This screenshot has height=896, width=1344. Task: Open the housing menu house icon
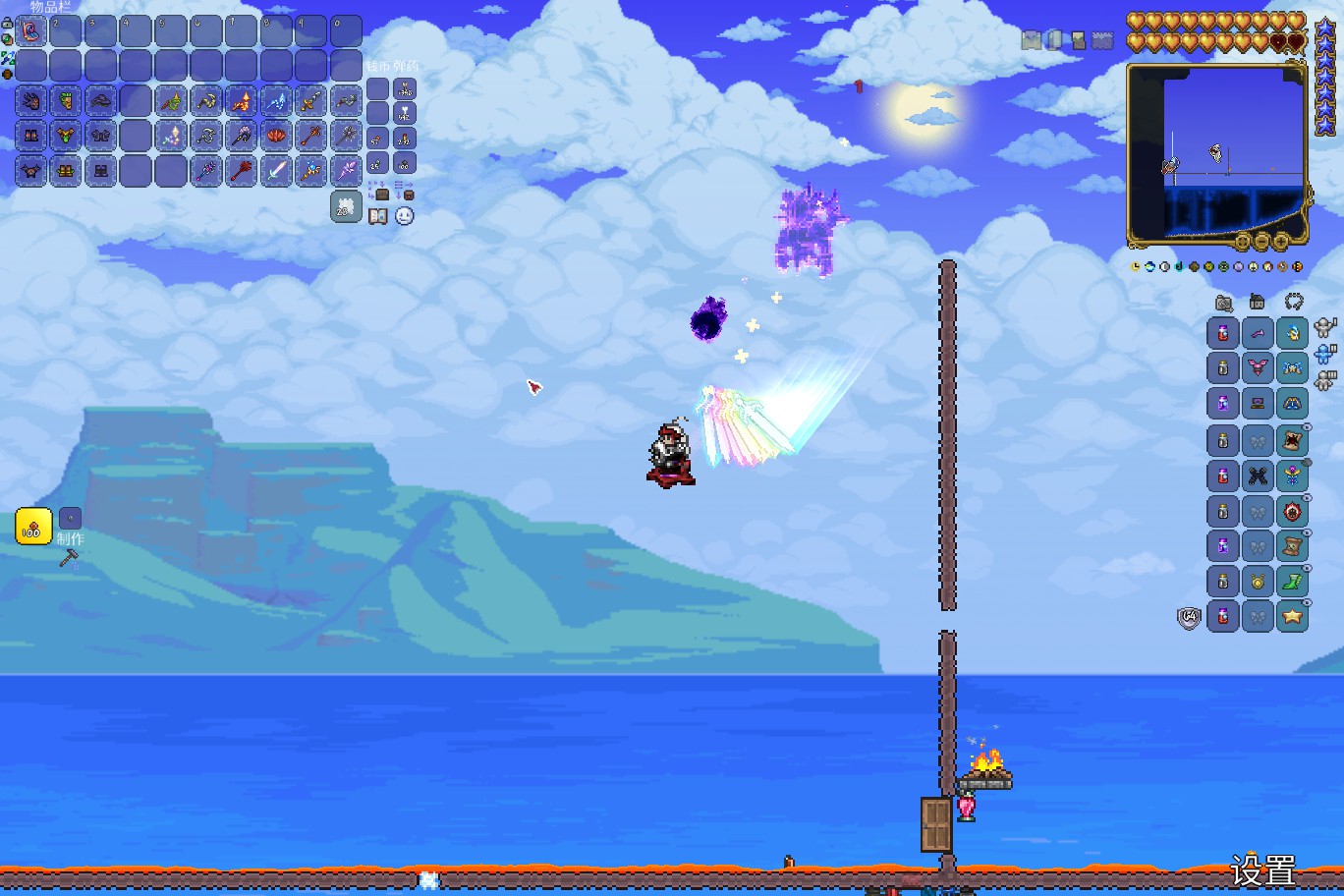tap(1258, 303)
